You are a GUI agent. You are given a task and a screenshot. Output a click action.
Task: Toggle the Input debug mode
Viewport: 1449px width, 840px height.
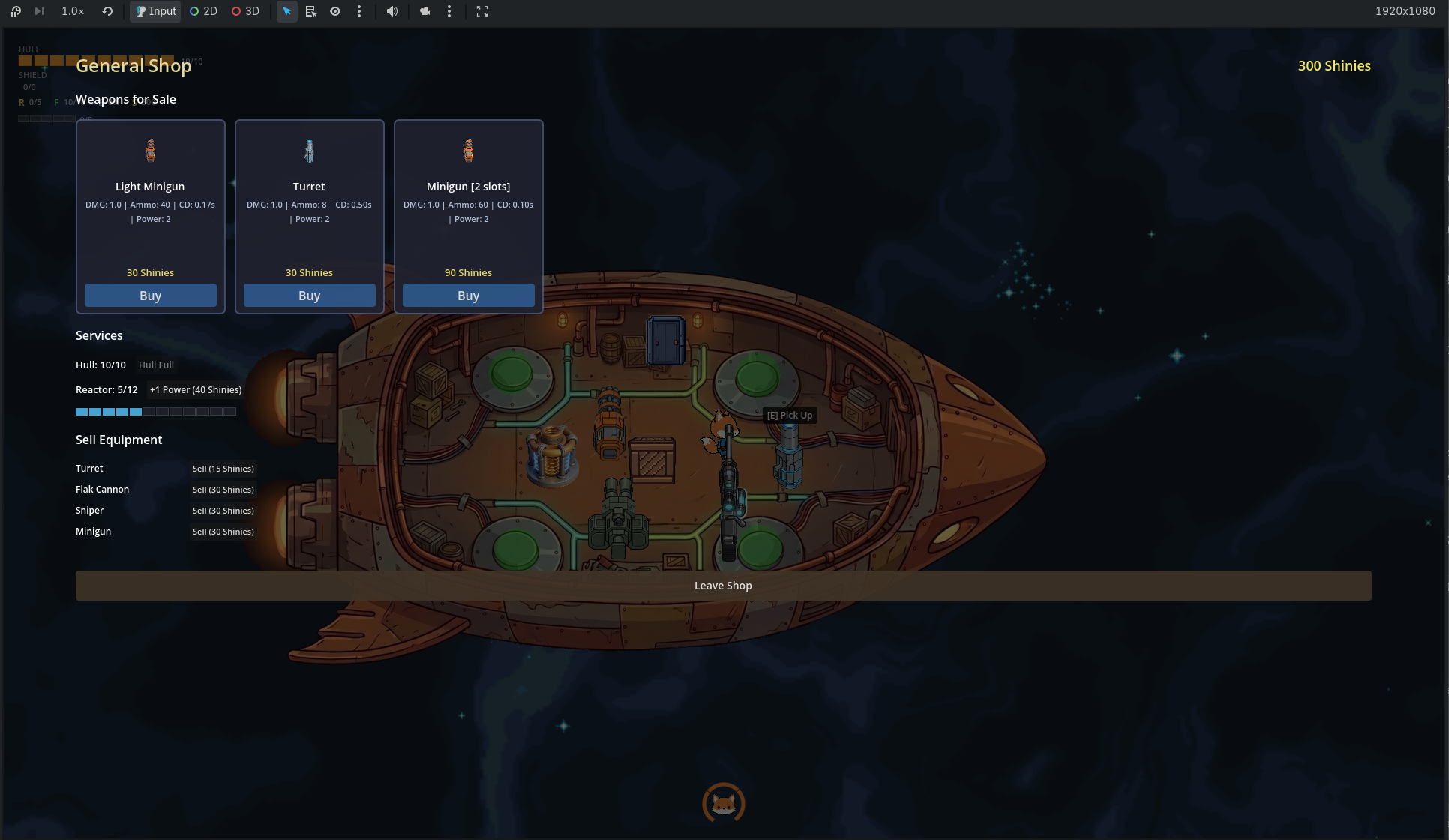tap(154, 11)
